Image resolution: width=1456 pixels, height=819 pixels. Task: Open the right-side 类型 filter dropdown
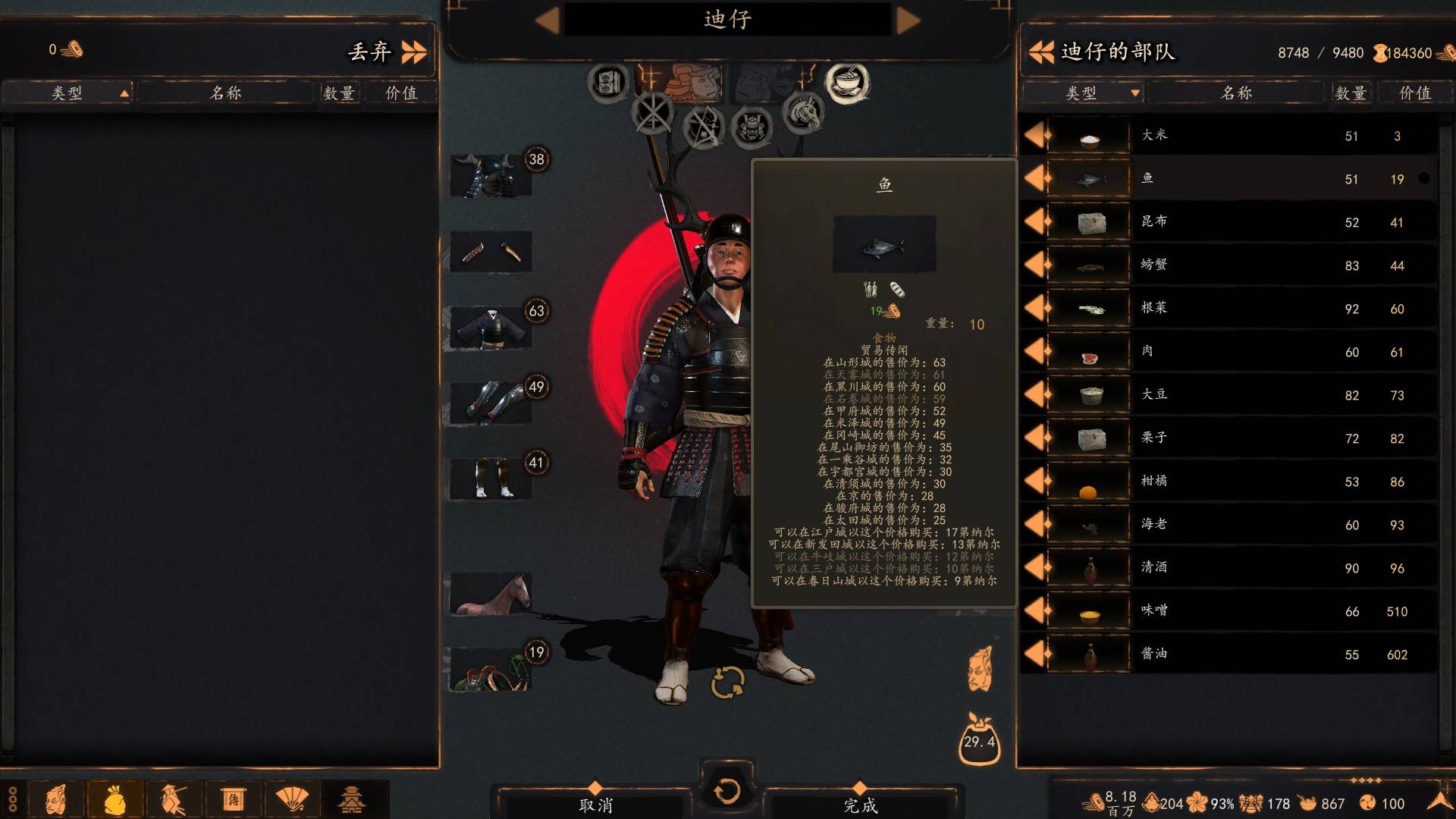pyautogui.click(x=1134, y=93)
